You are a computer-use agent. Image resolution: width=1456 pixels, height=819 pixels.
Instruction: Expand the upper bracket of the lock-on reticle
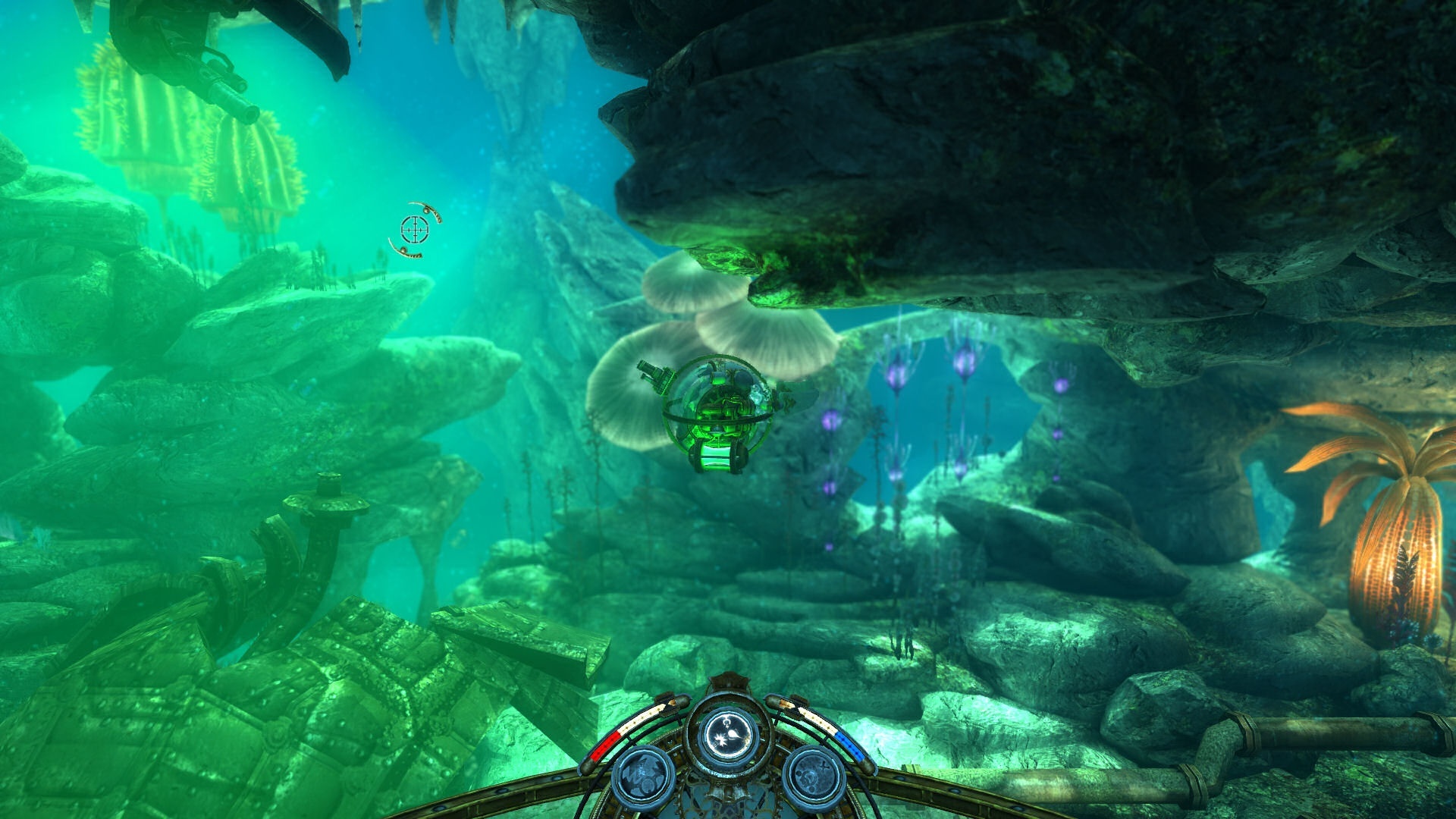(x=428, y=209)
